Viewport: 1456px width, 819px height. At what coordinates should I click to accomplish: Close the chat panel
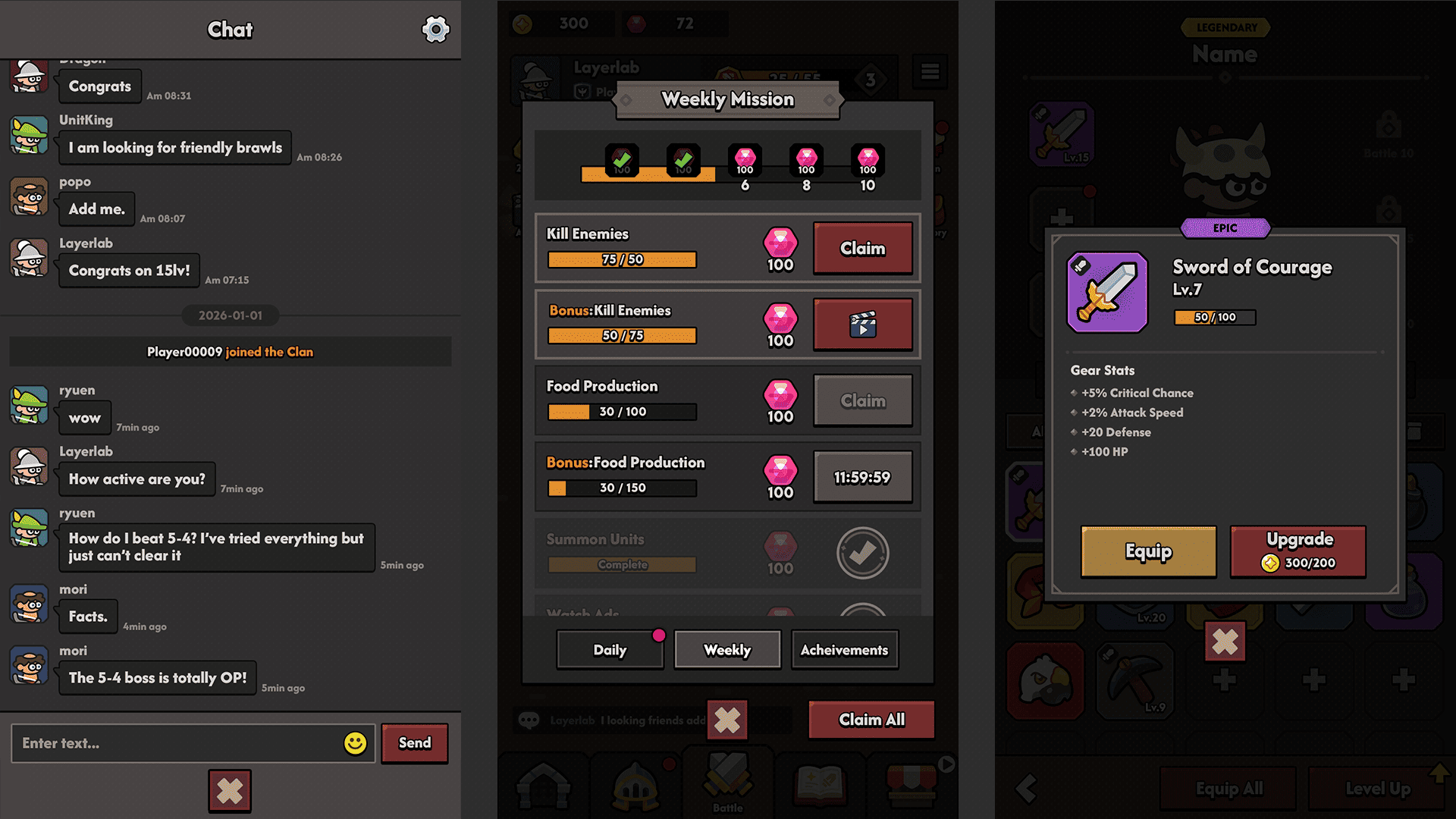(x=230, y=791)
